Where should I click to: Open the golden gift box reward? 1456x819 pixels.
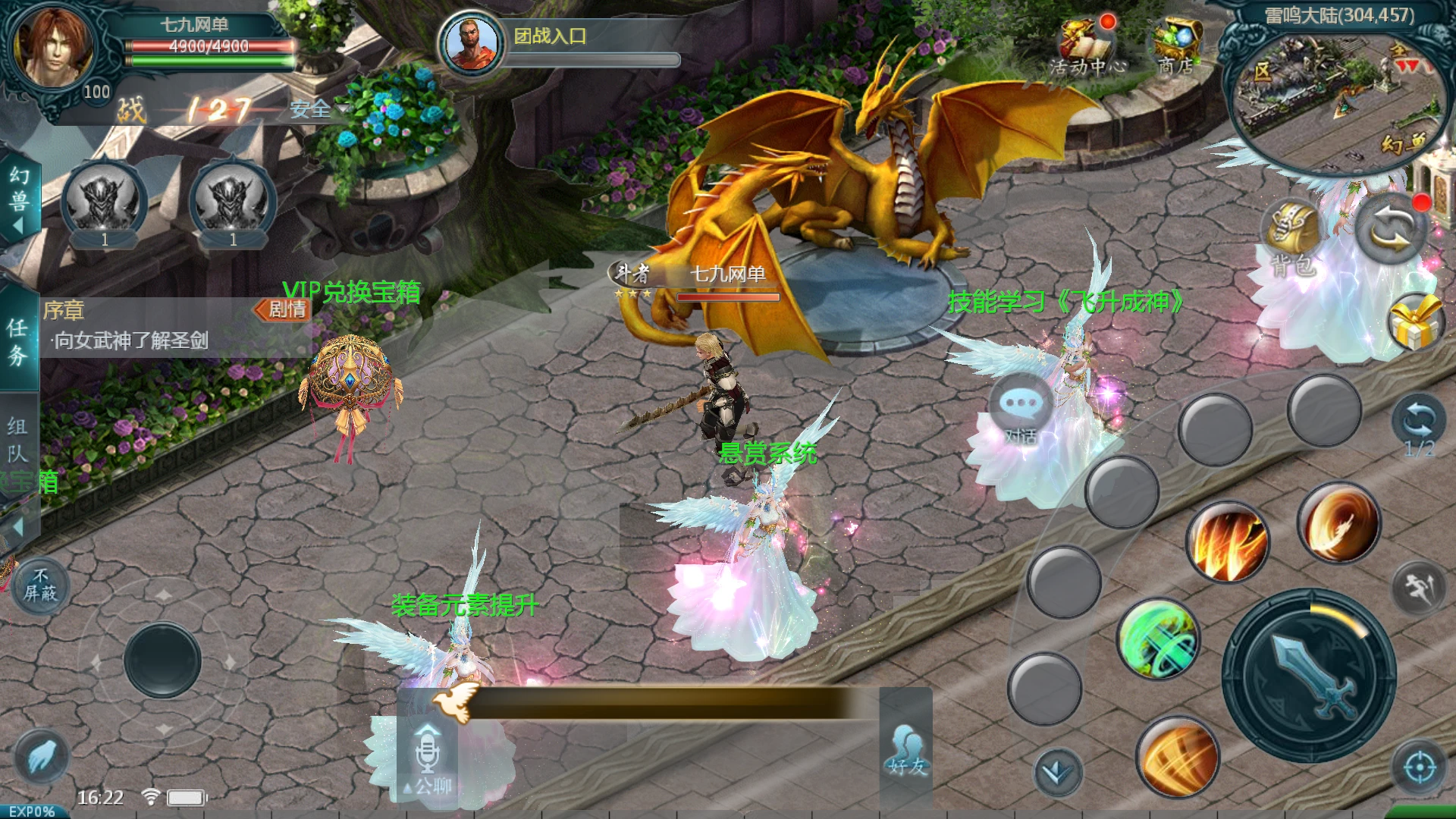click(1415, 322)
